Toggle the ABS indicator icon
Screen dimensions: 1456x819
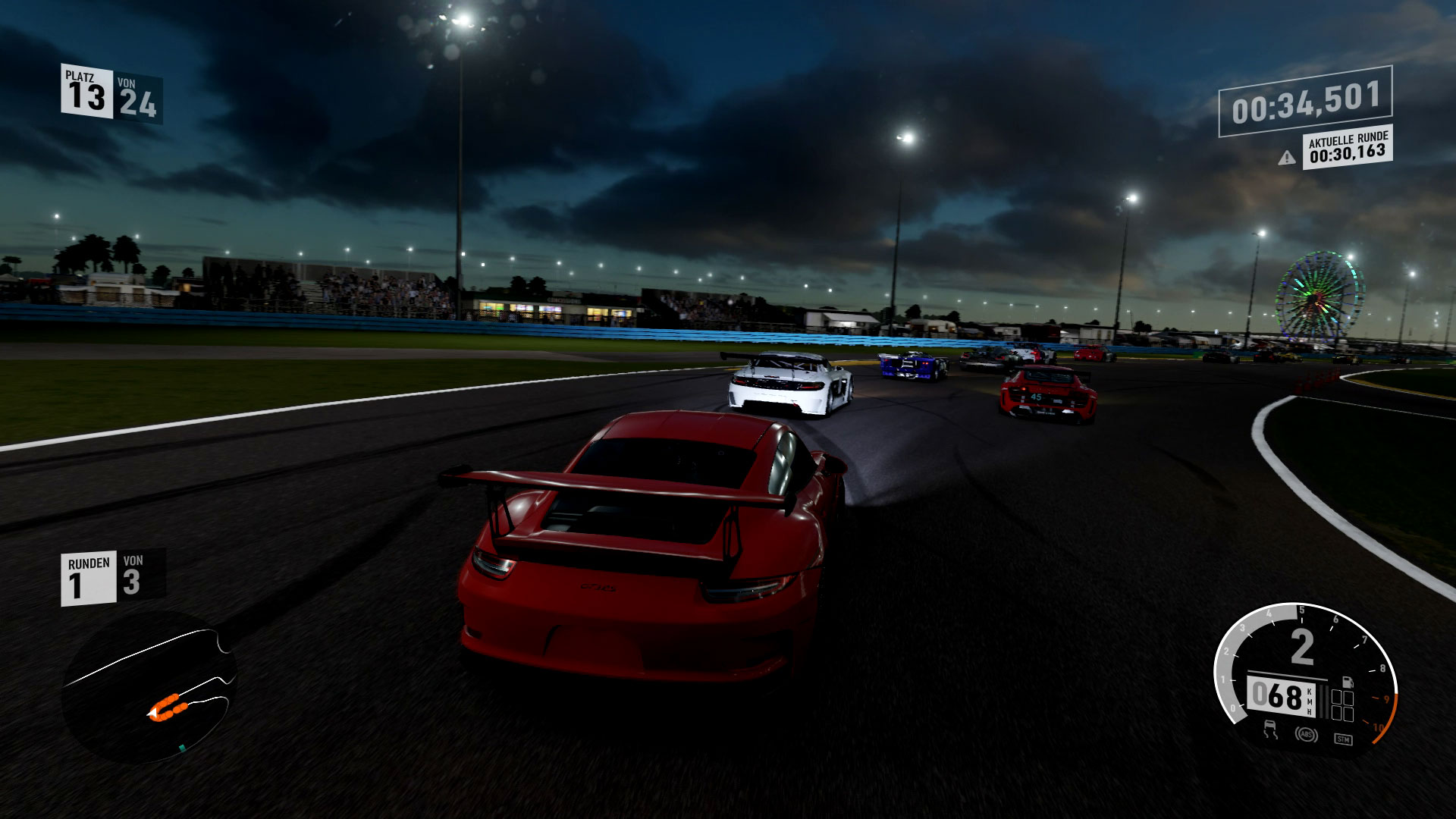[1305, 735]
